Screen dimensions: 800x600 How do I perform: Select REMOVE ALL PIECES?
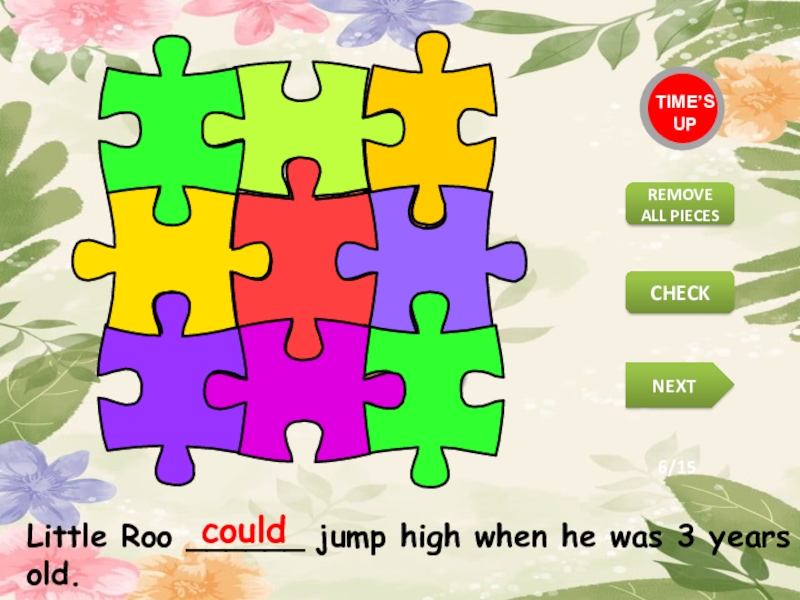tap(680, 204)
